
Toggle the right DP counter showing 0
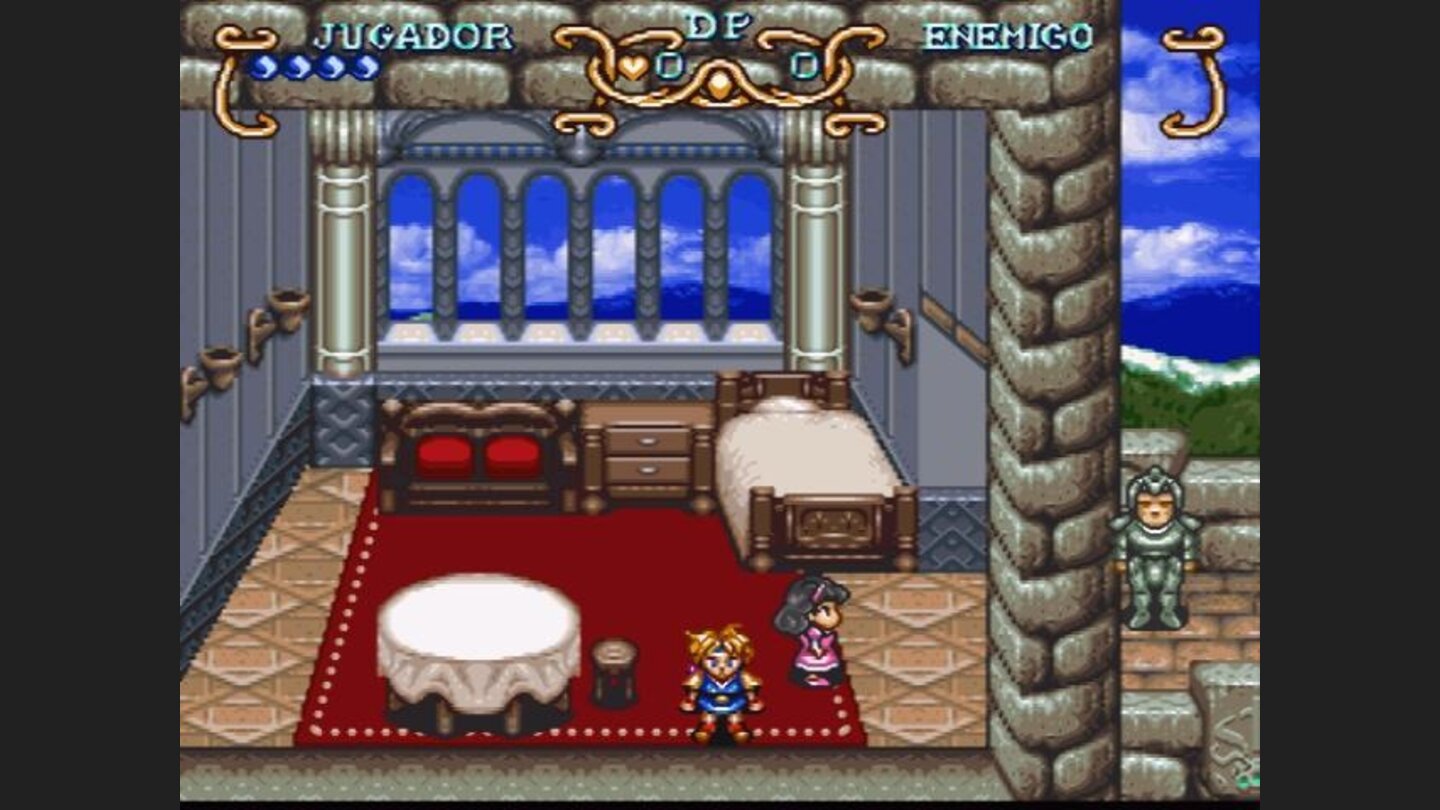[x=803, y=67]
